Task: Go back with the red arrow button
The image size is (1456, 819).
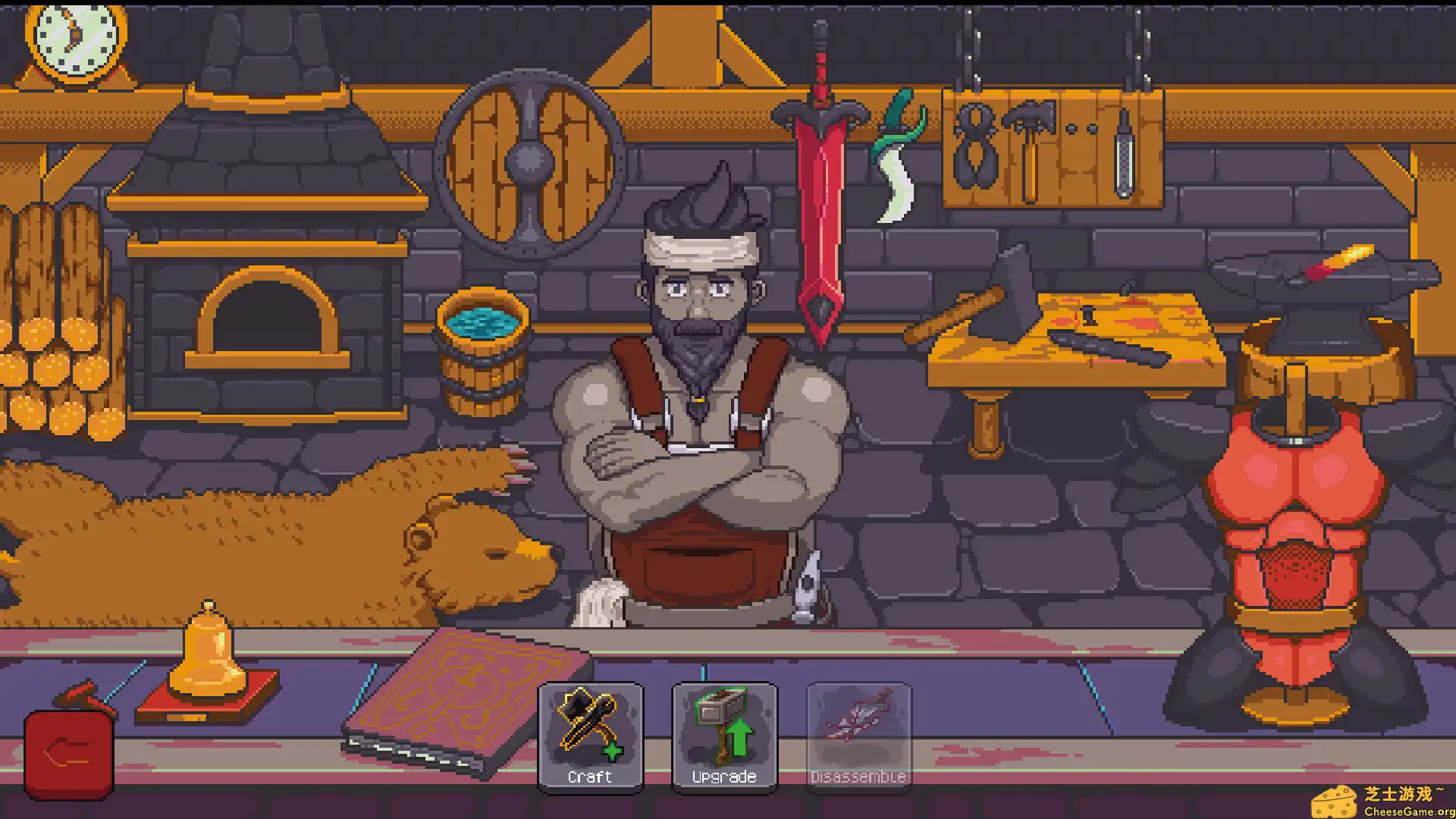Action: click(69, 754)
